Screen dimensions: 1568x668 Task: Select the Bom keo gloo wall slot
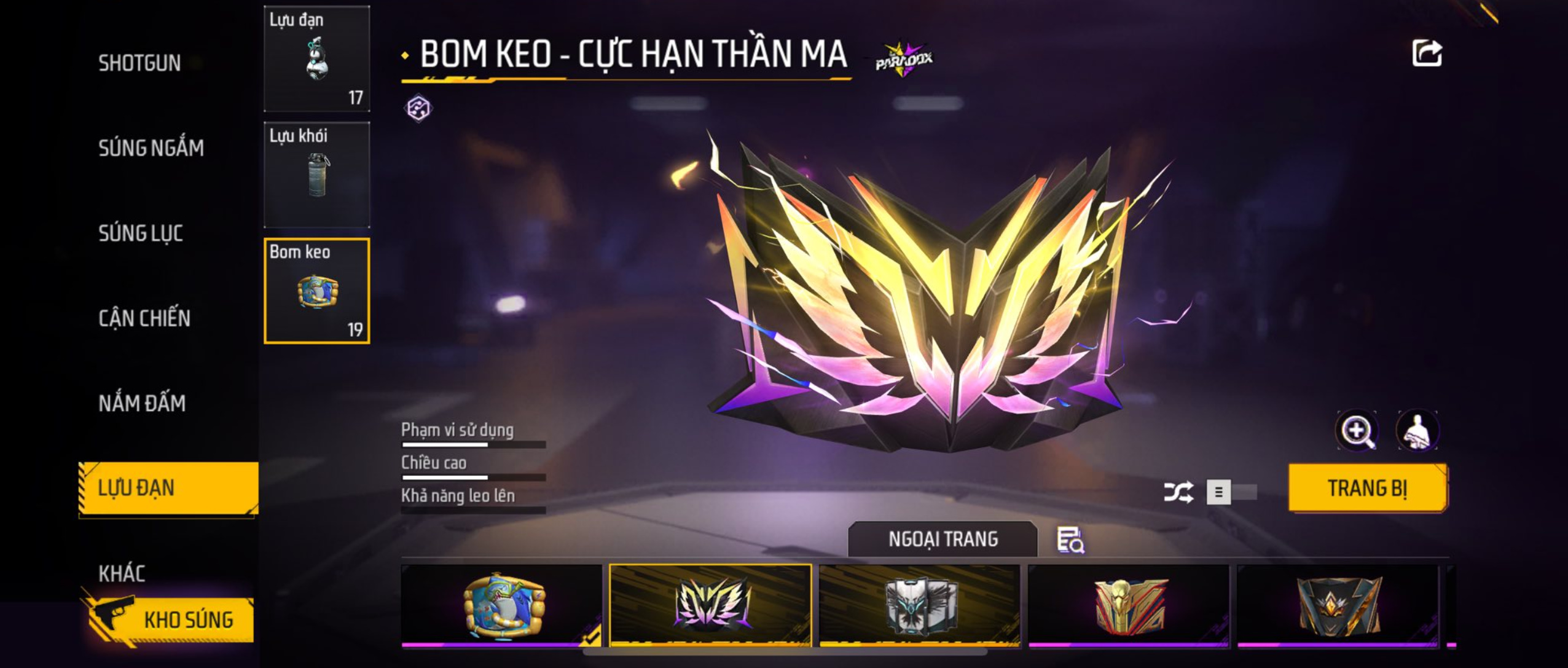316,291
